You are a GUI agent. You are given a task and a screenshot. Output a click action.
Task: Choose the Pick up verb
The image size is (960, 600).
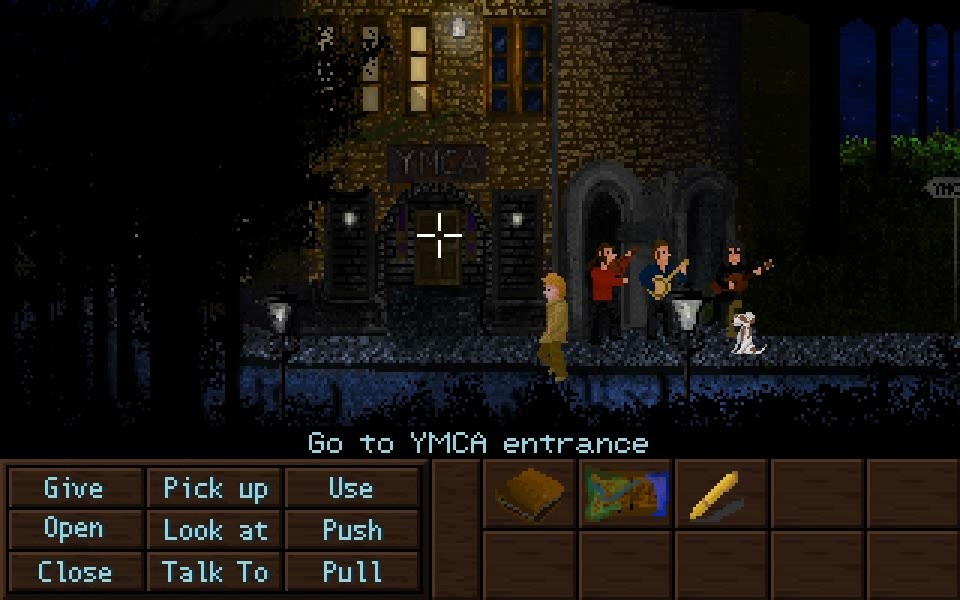click(216, 488)
